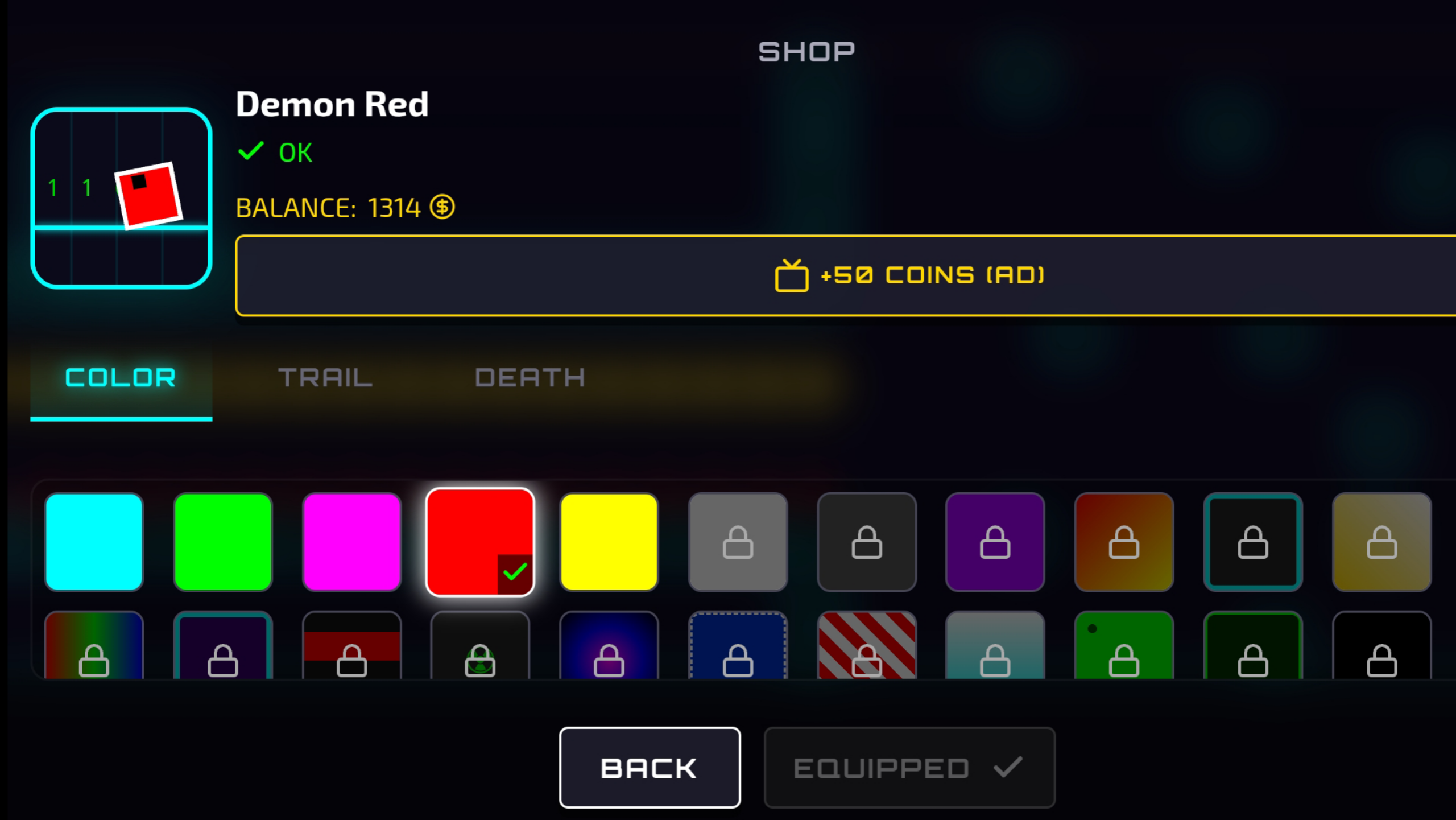Viewport: 1456px width, 820px height.
Task: Click the lock on the purple color swatch
Action: click(x=995, y=541)
